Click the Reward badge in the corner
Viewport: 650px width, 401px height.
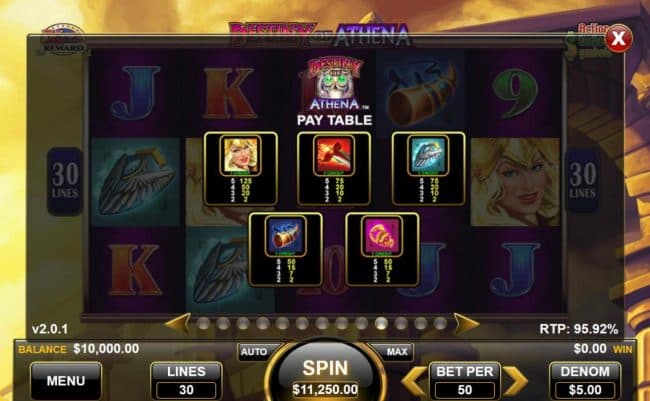[62, 40]
